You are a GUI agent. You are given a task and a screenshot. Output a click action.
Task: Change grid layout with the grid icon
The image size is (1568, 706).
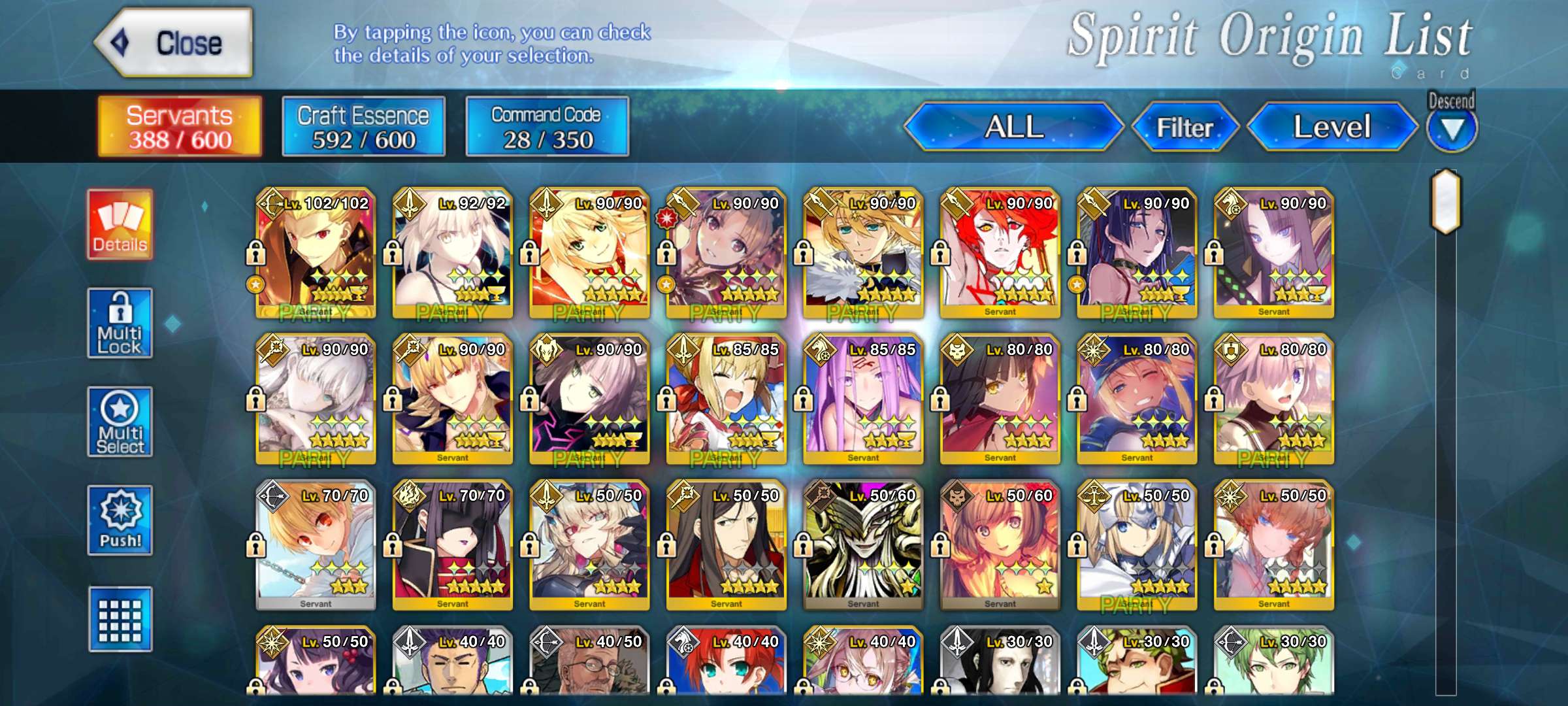pos(120,619)
